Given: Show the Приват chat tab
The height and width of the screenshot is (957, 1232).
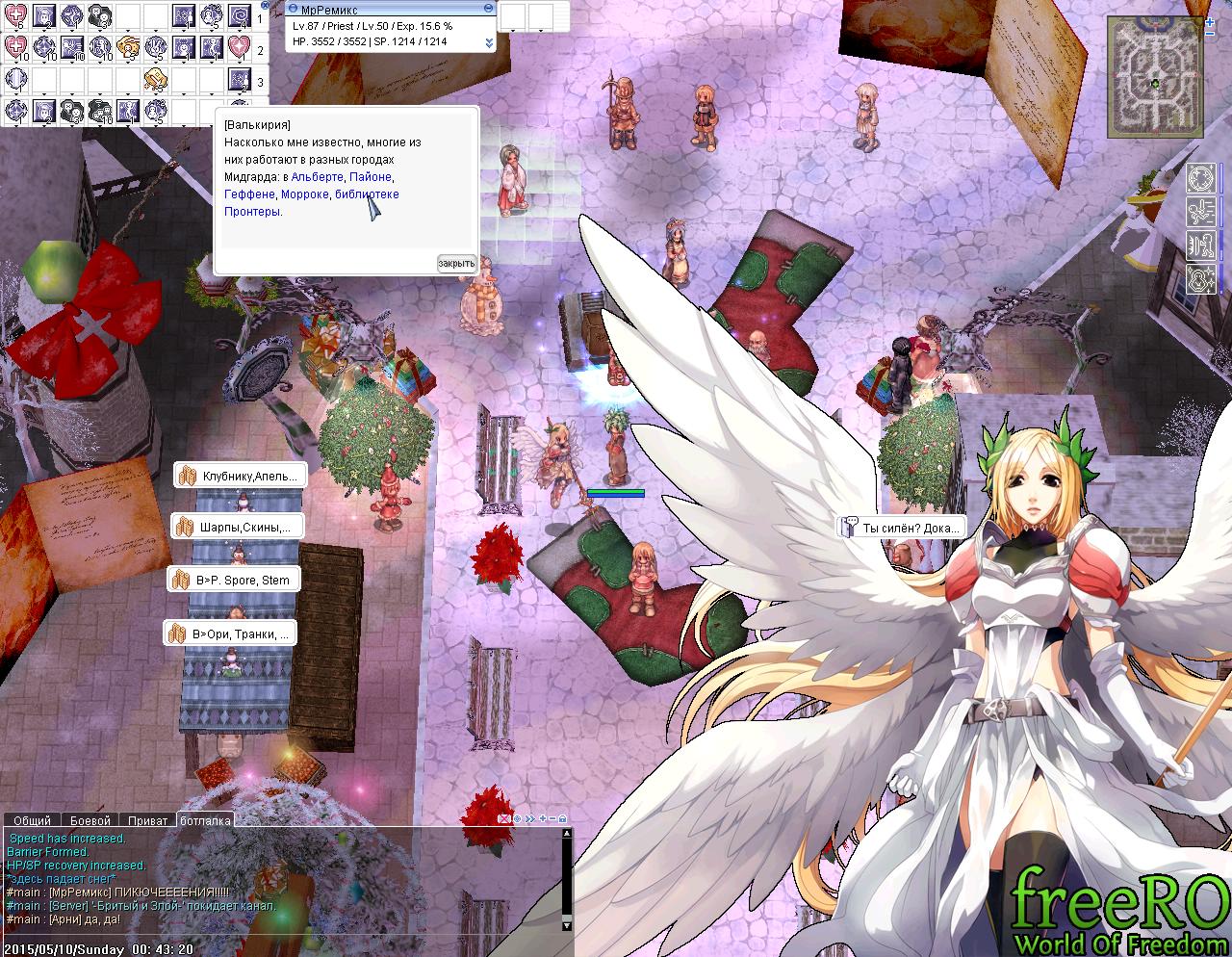Looking at the screenshot, I should click(x=147, y=820).
